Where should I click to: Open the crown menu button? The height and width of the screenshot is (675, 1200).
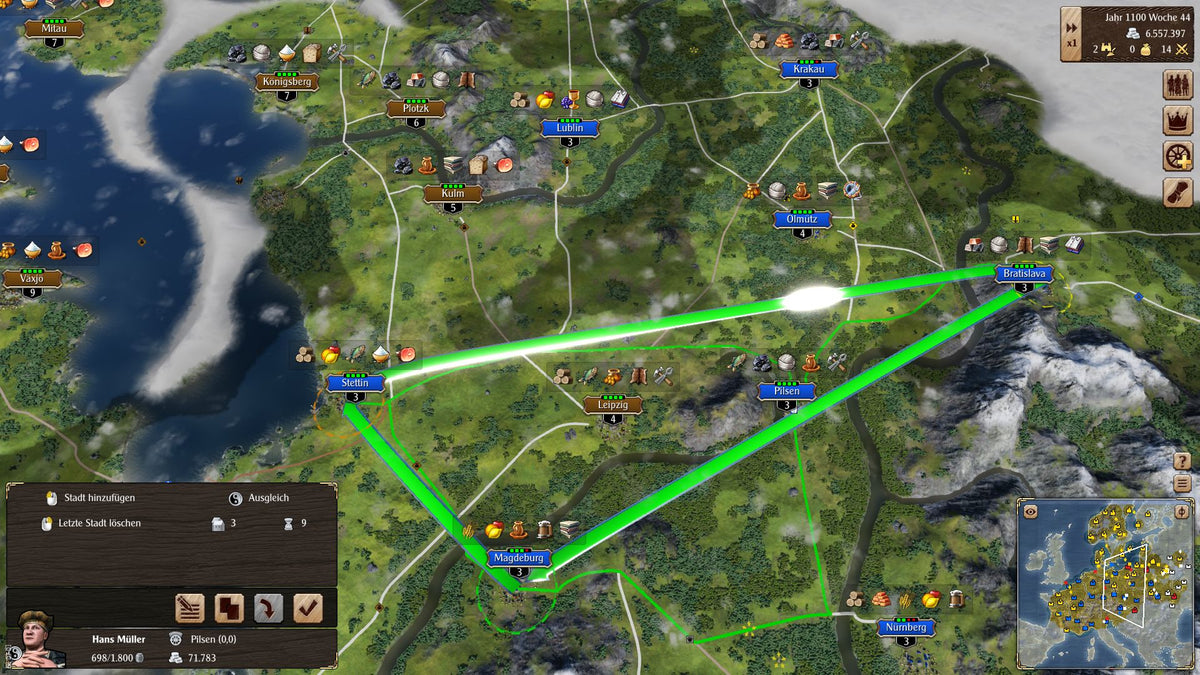point(1178,121)
